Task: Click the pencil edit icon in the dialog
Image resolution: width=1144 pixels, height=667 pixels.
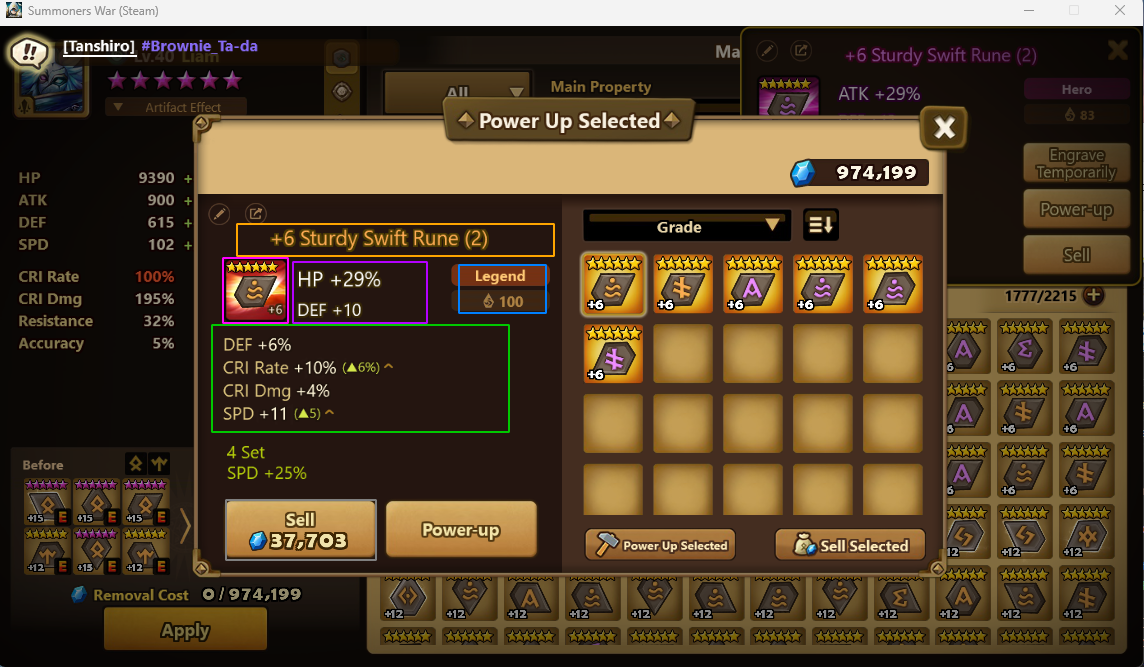Action: pos(219,213)
